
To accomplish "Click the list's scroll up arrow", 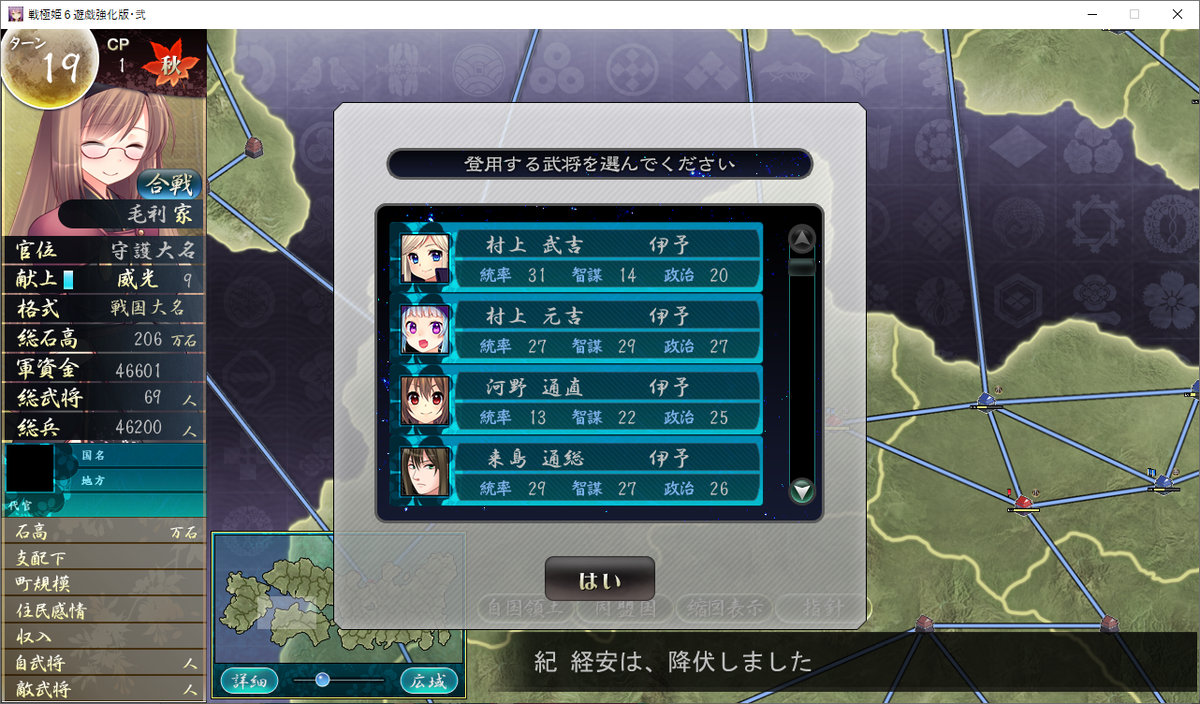I will (x=802, y=239).
